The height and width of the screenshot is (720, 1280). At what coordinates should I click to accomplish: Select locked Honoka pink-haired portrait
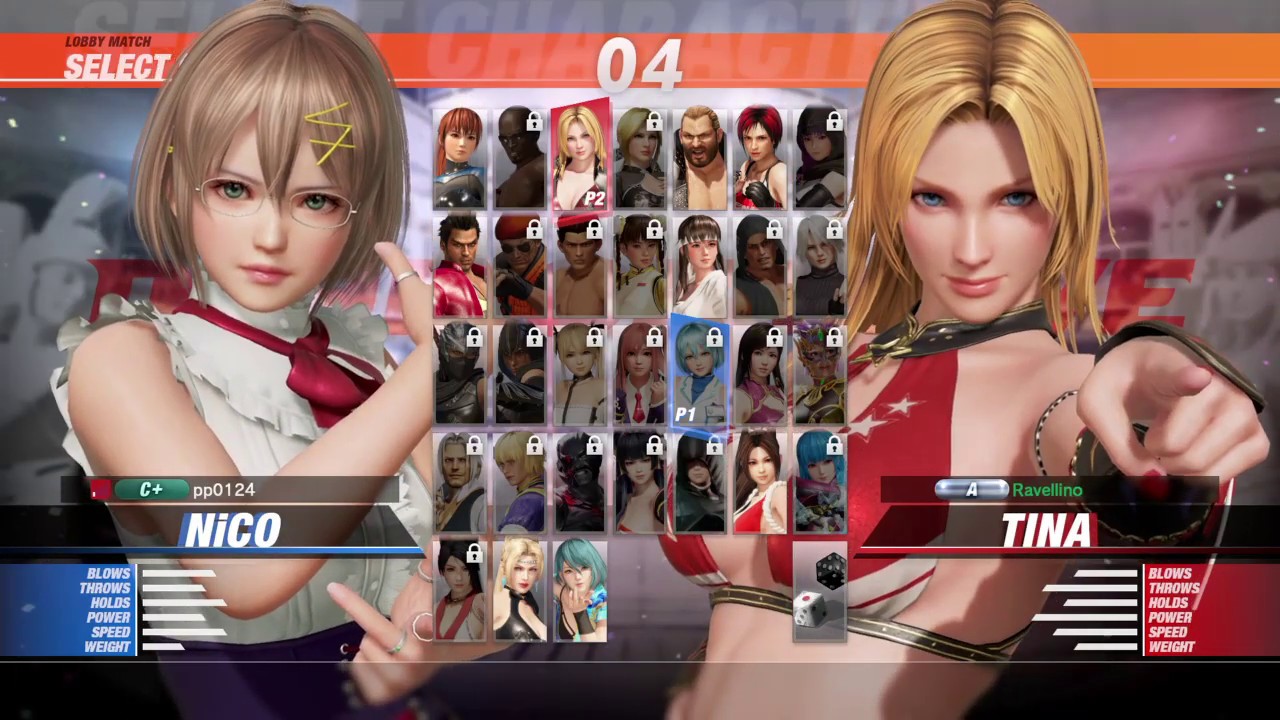(640, 374)
